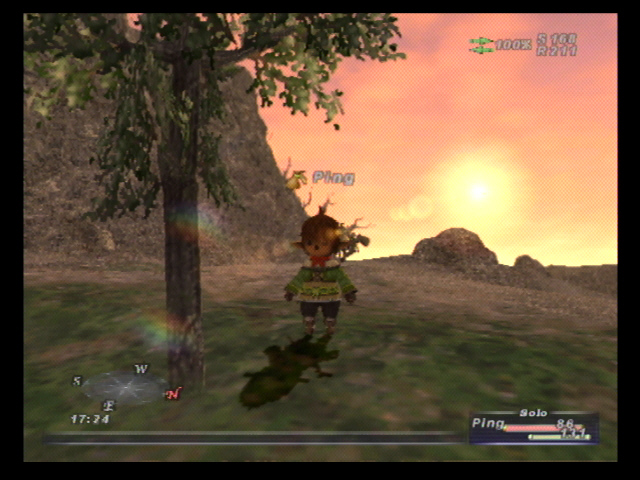The height and width of the screenshot is (480, 640).
Task: Click the chat log bar
Action: pyautogui.click(x=250, y=437)
